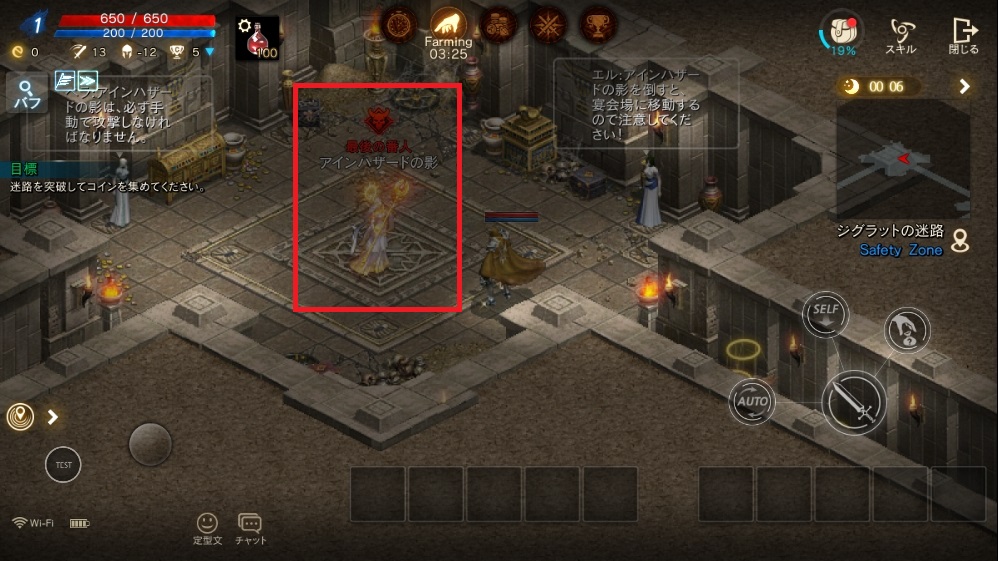Select the 目標 objective tracker
Screen dimensions: 998x561
pos(24,169)
